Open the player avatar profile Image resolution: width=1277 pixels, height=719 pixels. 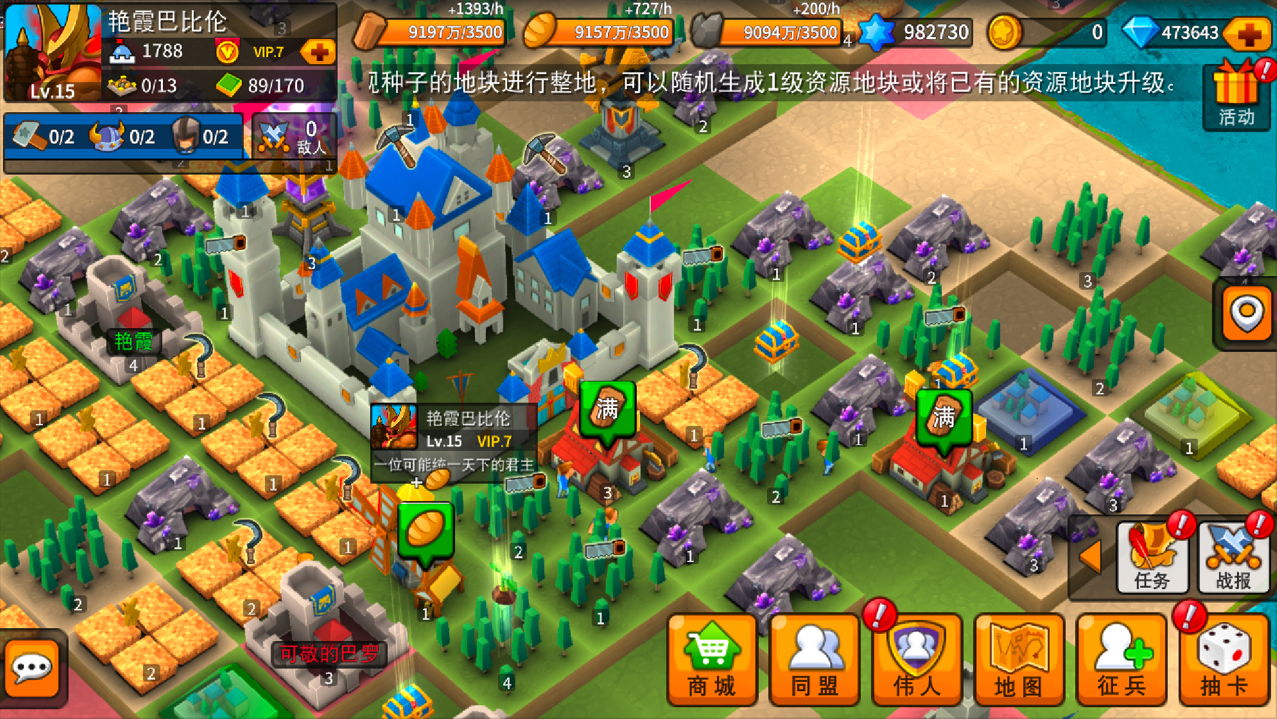pos(52,52)
